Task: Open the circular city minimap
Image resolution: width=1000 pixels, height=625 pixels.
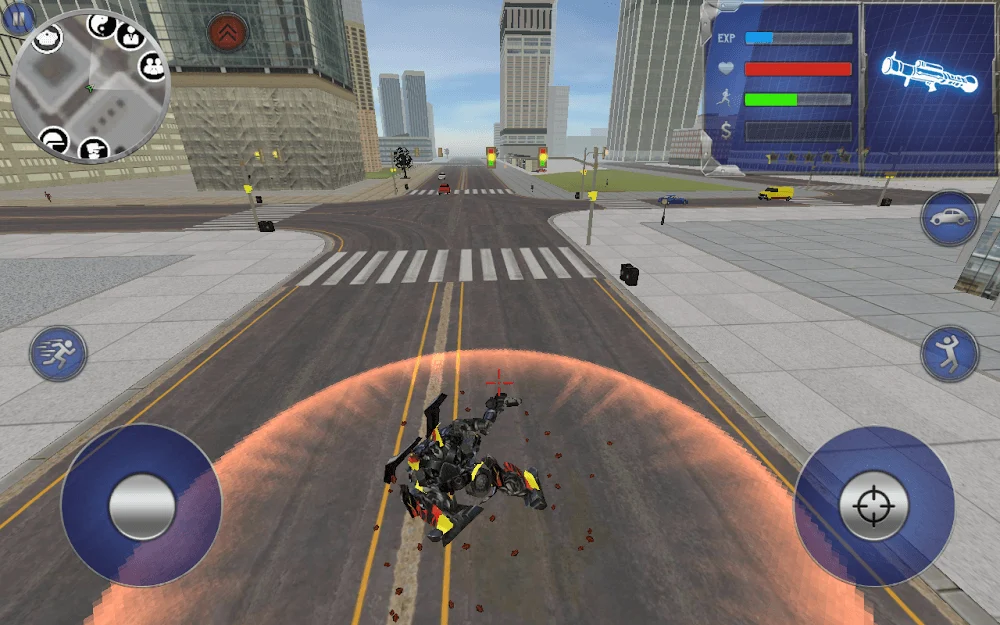Action: [x=89, y=90]
